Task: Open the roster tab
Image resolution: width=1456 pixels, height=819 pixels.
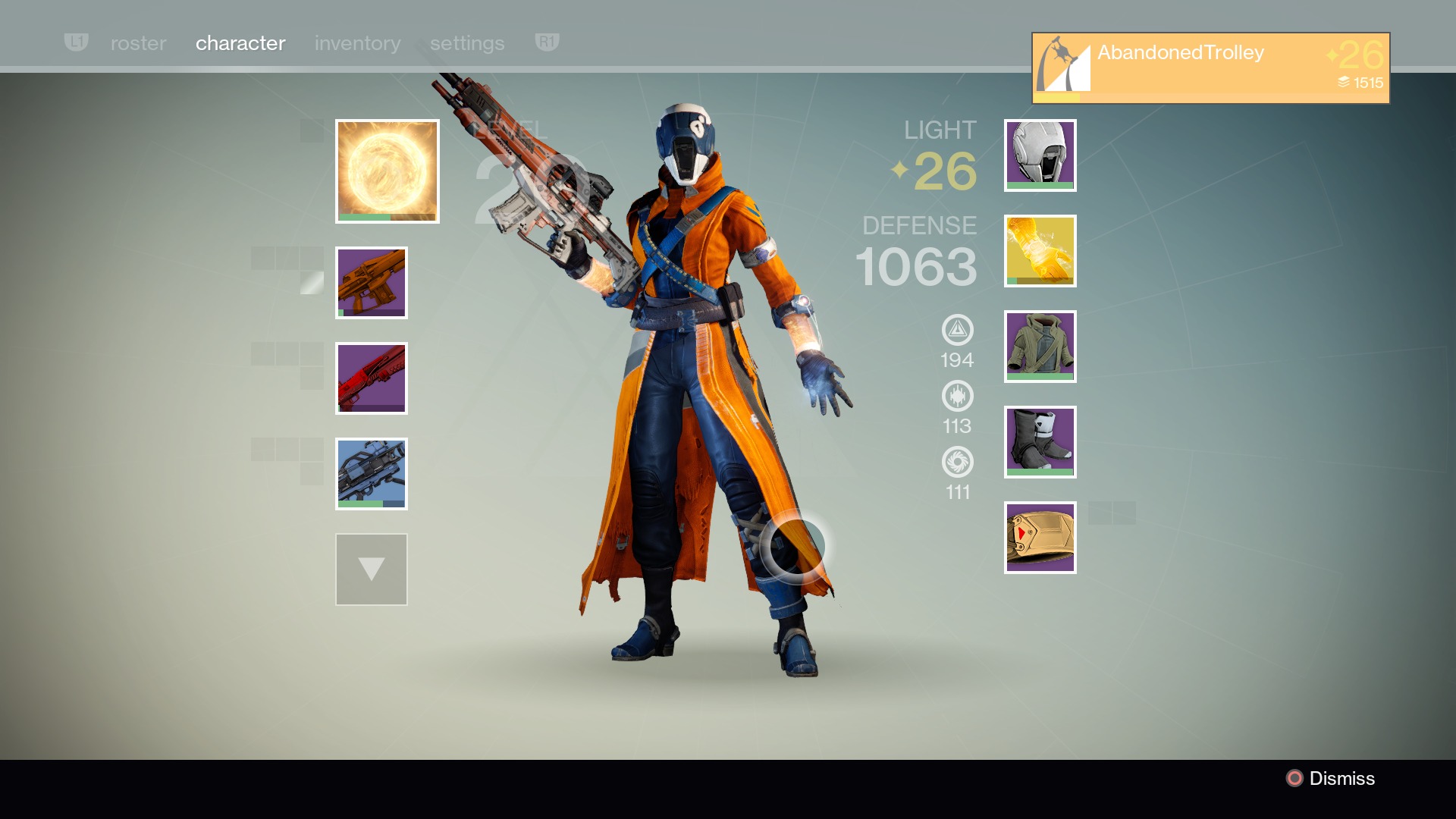Action: [x=139, y=43]
